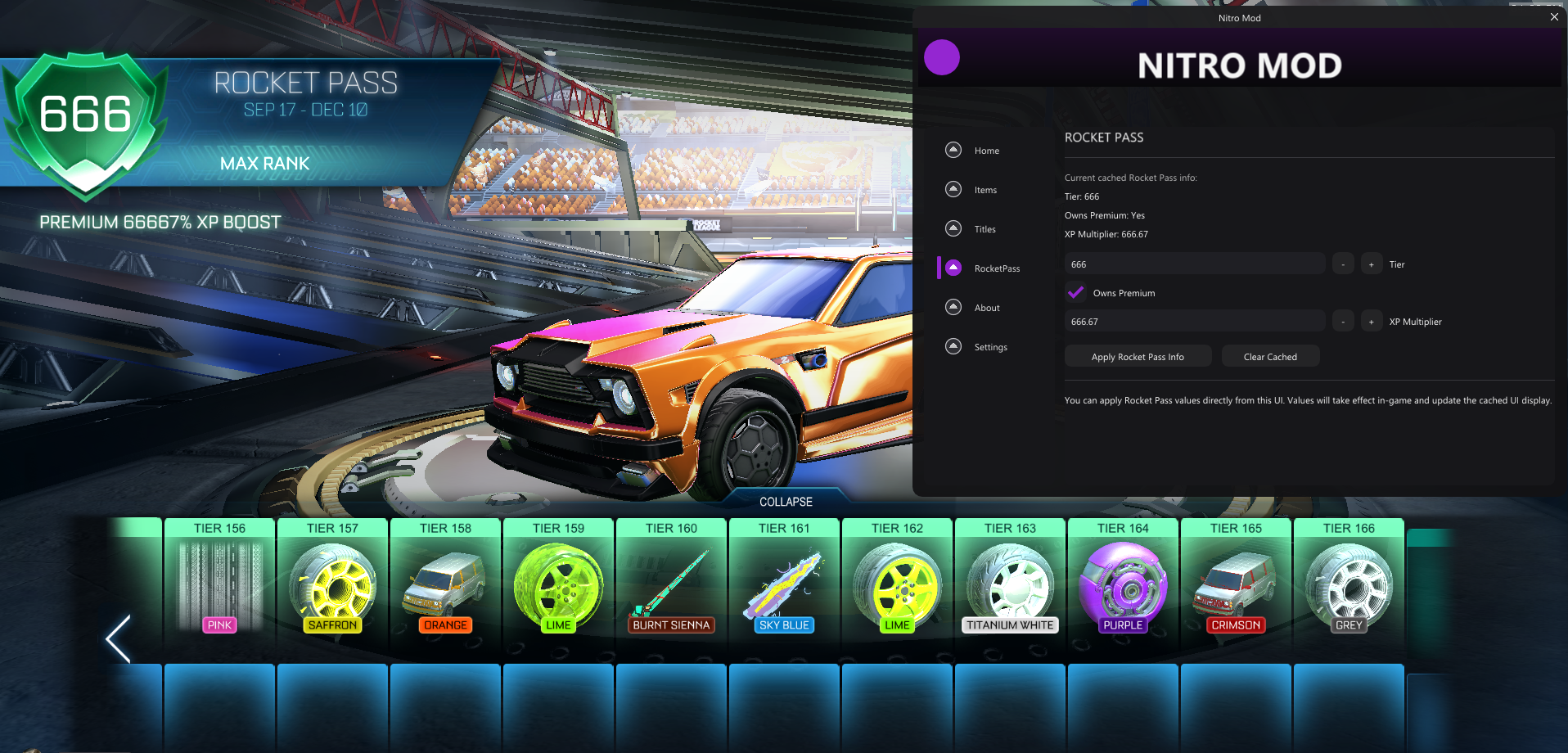Click the About sidebar icon

tap(953, 307)
